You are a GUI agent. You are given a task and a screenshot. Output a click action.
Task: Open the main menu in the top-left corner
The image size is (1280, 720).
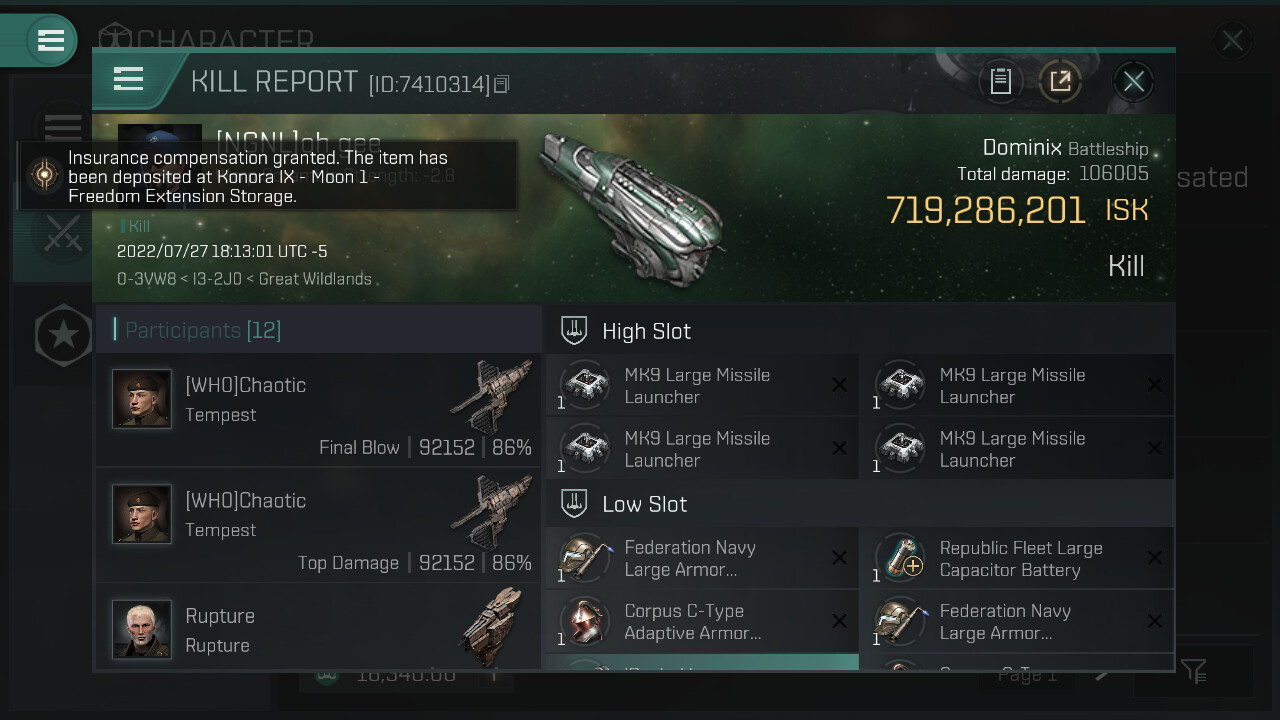50,41
